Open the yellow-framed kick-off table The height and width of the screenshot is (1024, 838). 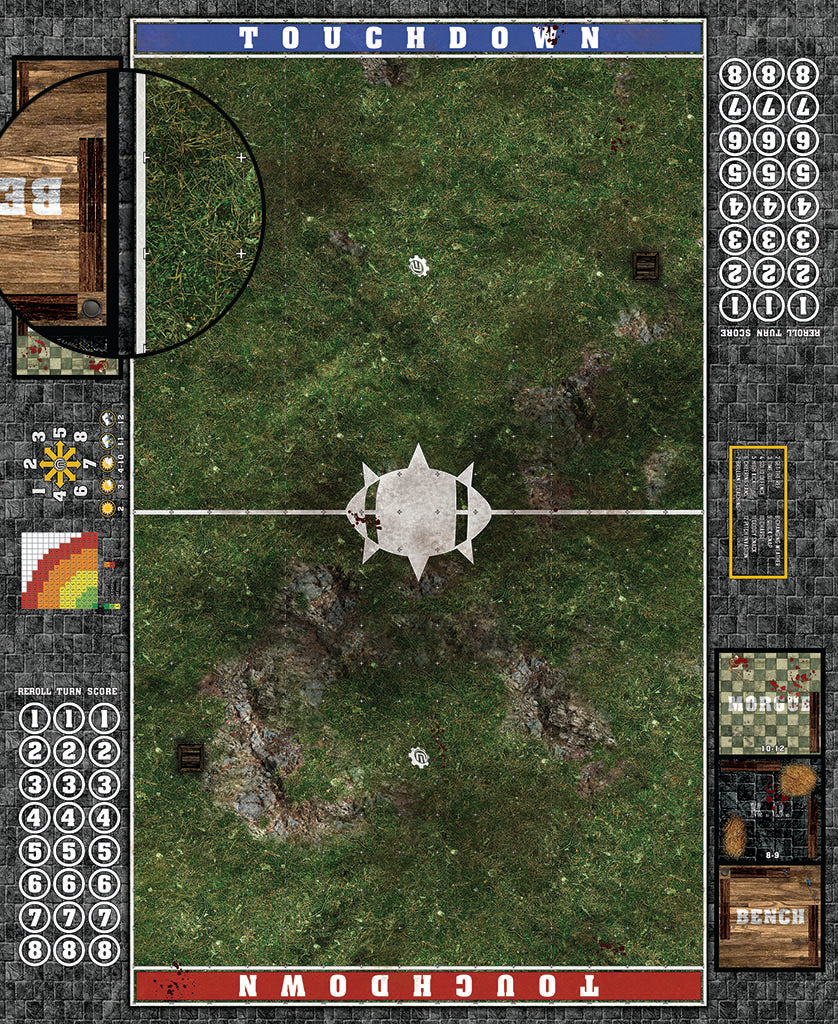click(758, 512)
